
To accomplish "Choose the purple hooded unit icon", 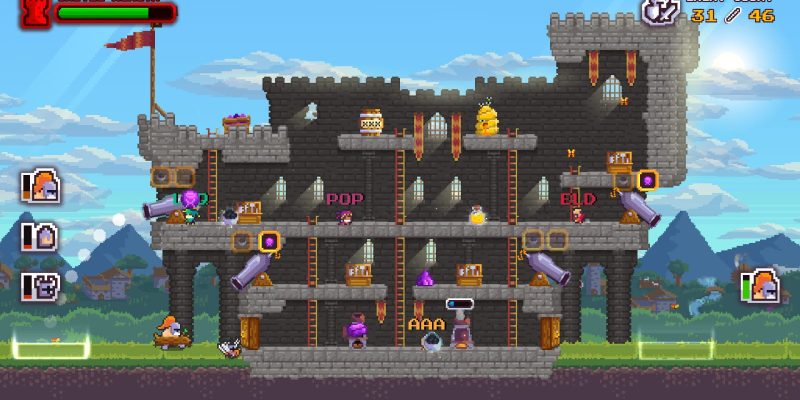I will coord(43,237).
